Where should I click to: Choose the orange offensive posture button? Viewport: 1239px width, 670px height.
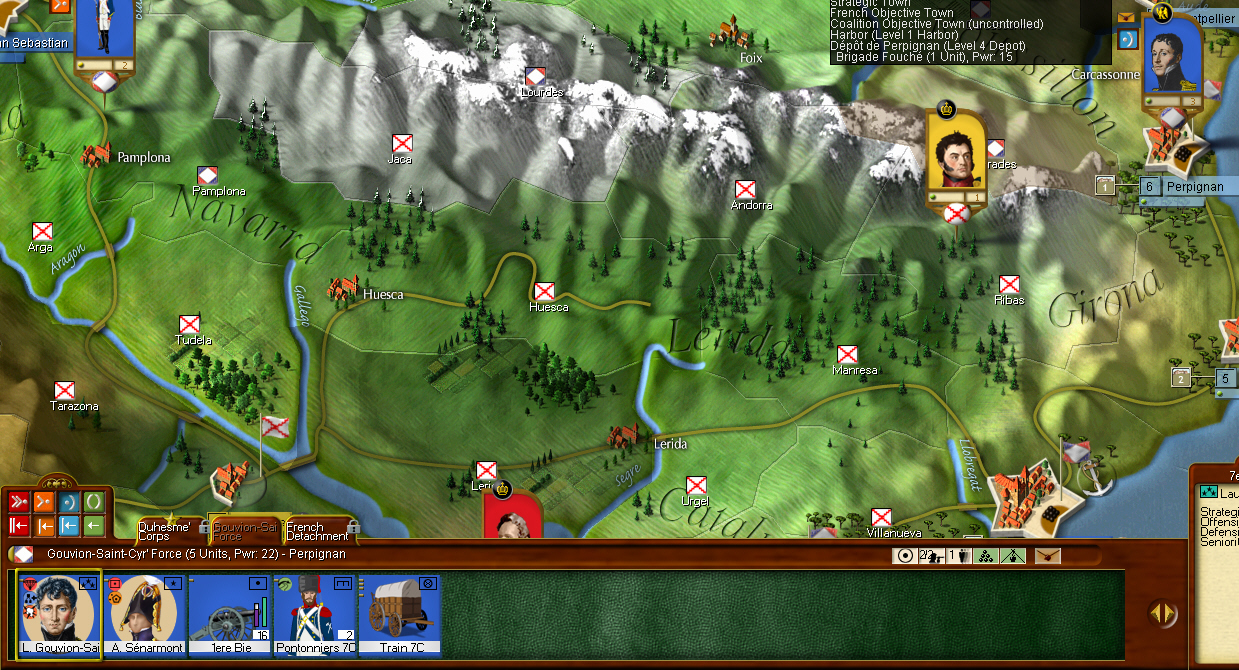point(44,502)
